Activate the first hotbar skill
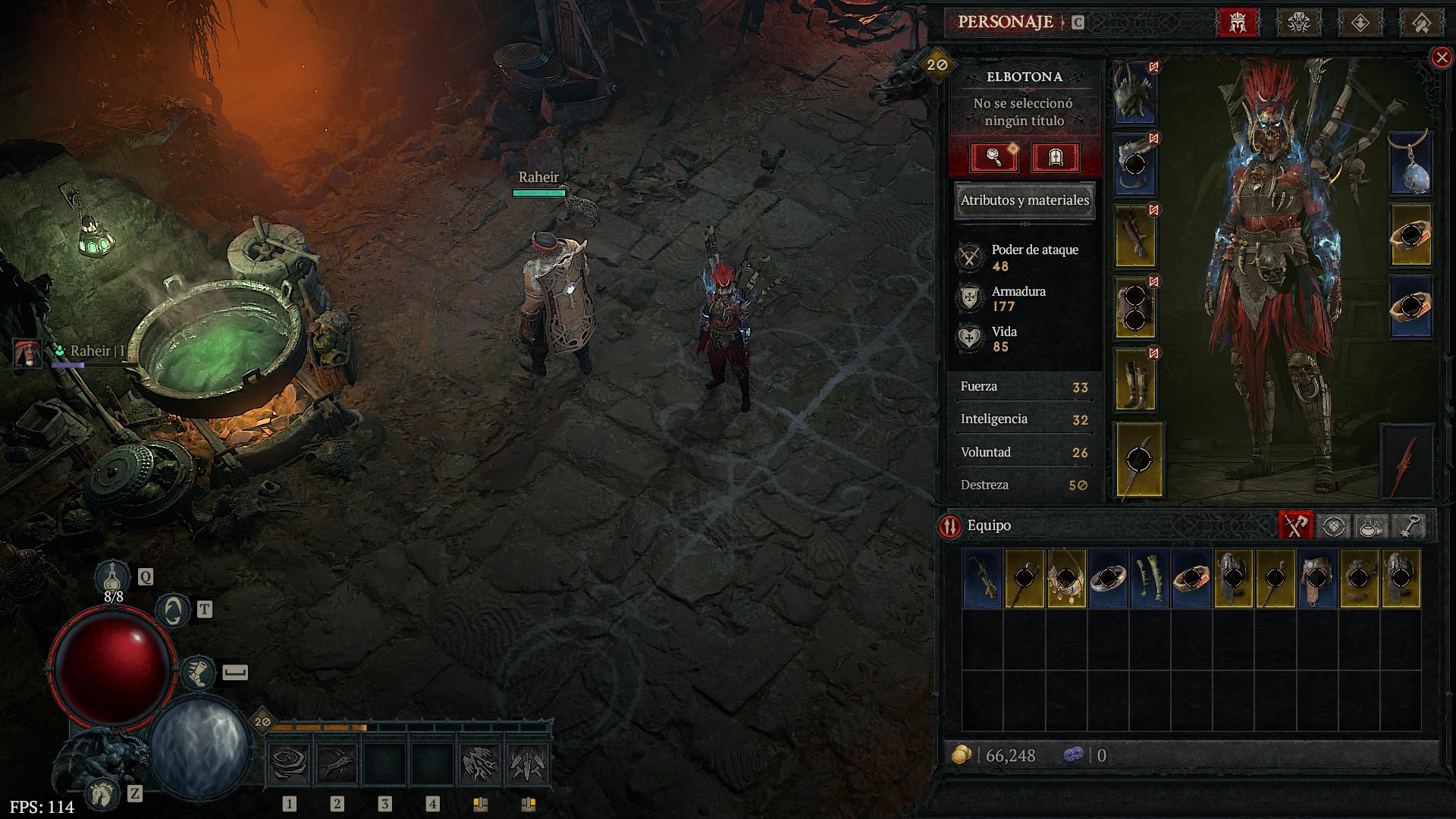The image size is (1456, 819). tap(289, 764)
